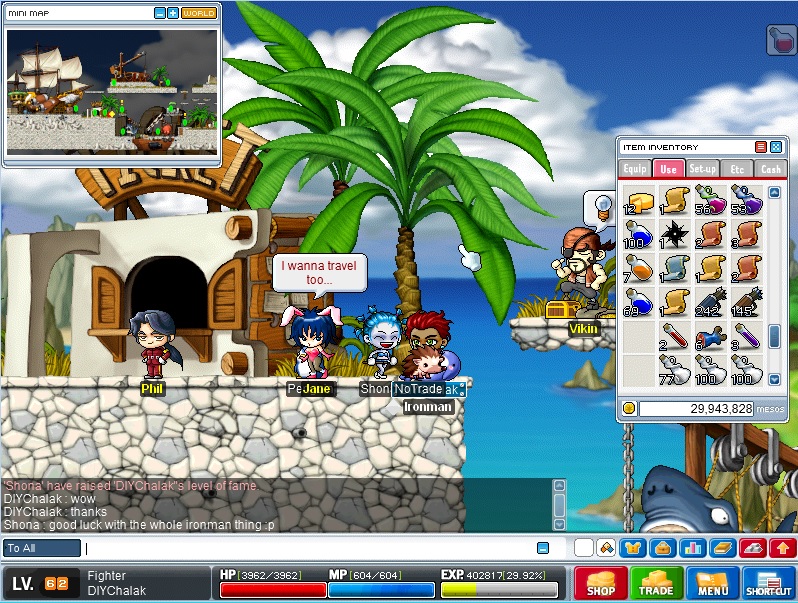The height and width of the screenshot is (603, 798).
Task: Open the 'To All' chat target selector
Action: coord(41,548)
